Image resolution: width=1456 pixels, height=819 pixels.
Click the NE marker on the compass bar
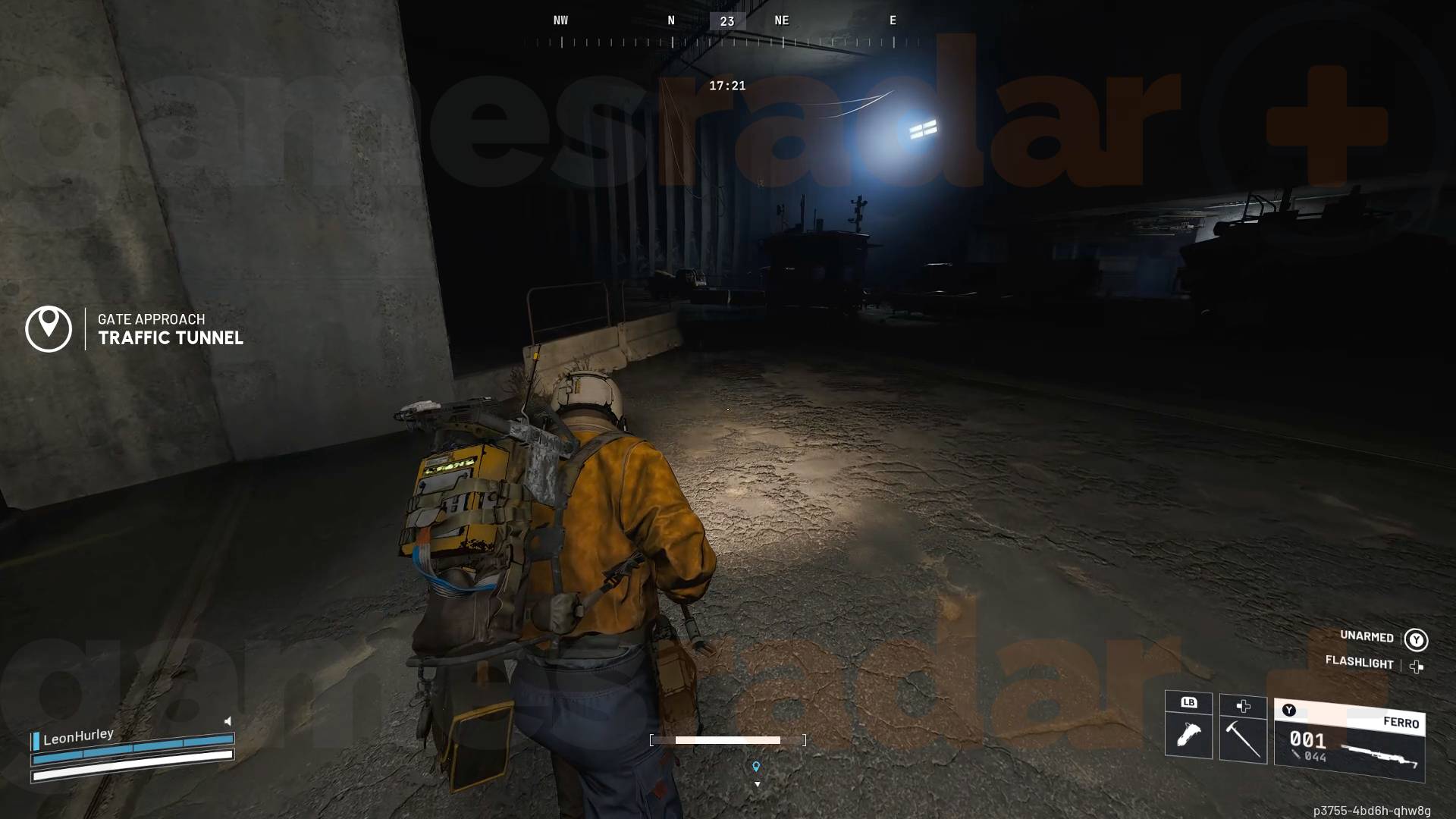(782, 20)
